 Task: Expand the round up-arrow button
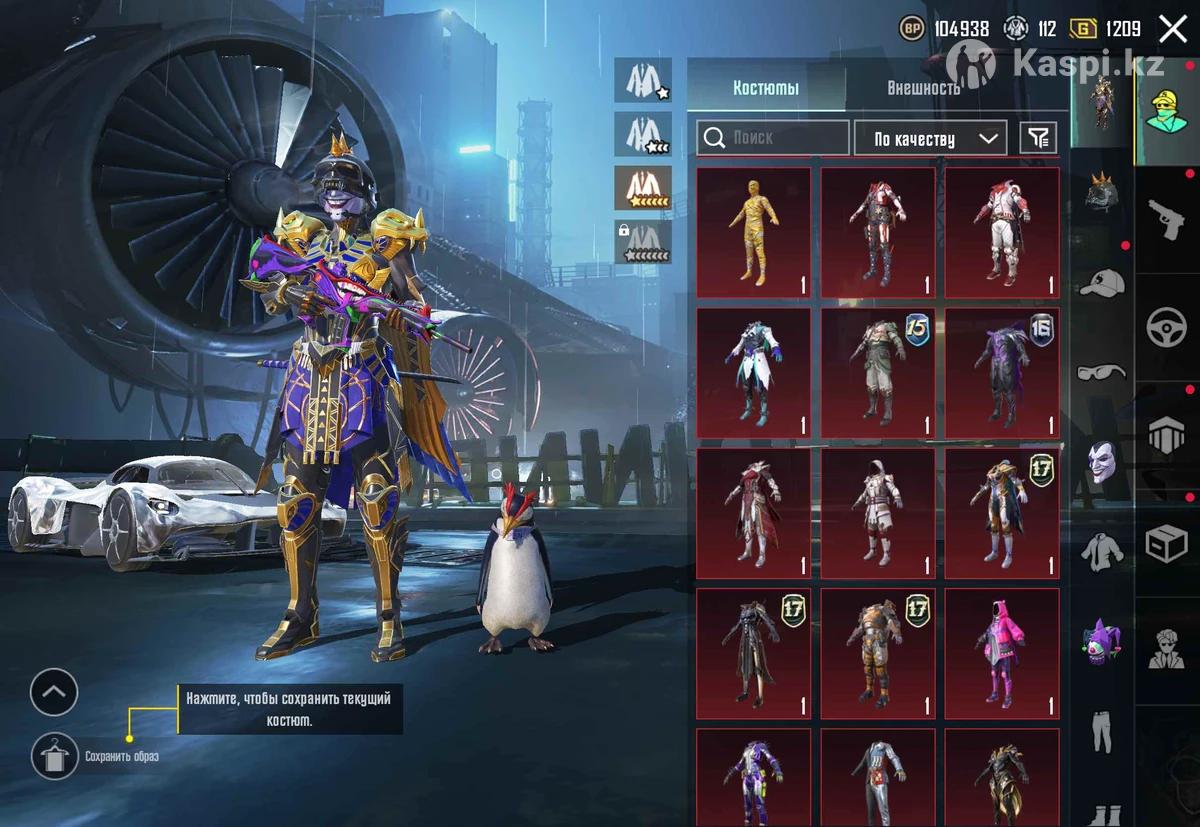pos(54,692)
